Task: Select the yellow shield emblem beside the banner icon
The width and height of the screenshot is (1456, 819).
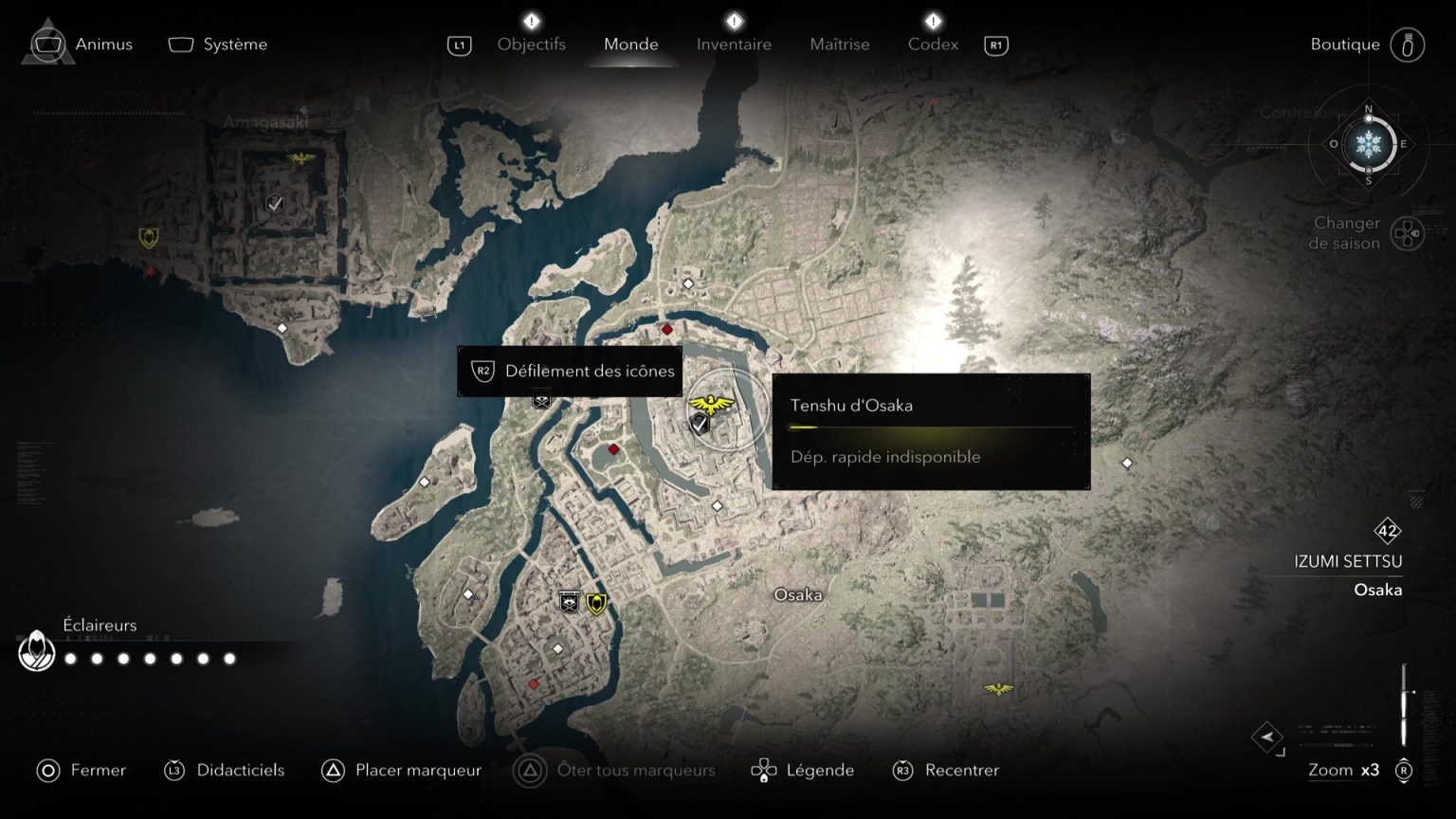Action: (x=595, y=601)
